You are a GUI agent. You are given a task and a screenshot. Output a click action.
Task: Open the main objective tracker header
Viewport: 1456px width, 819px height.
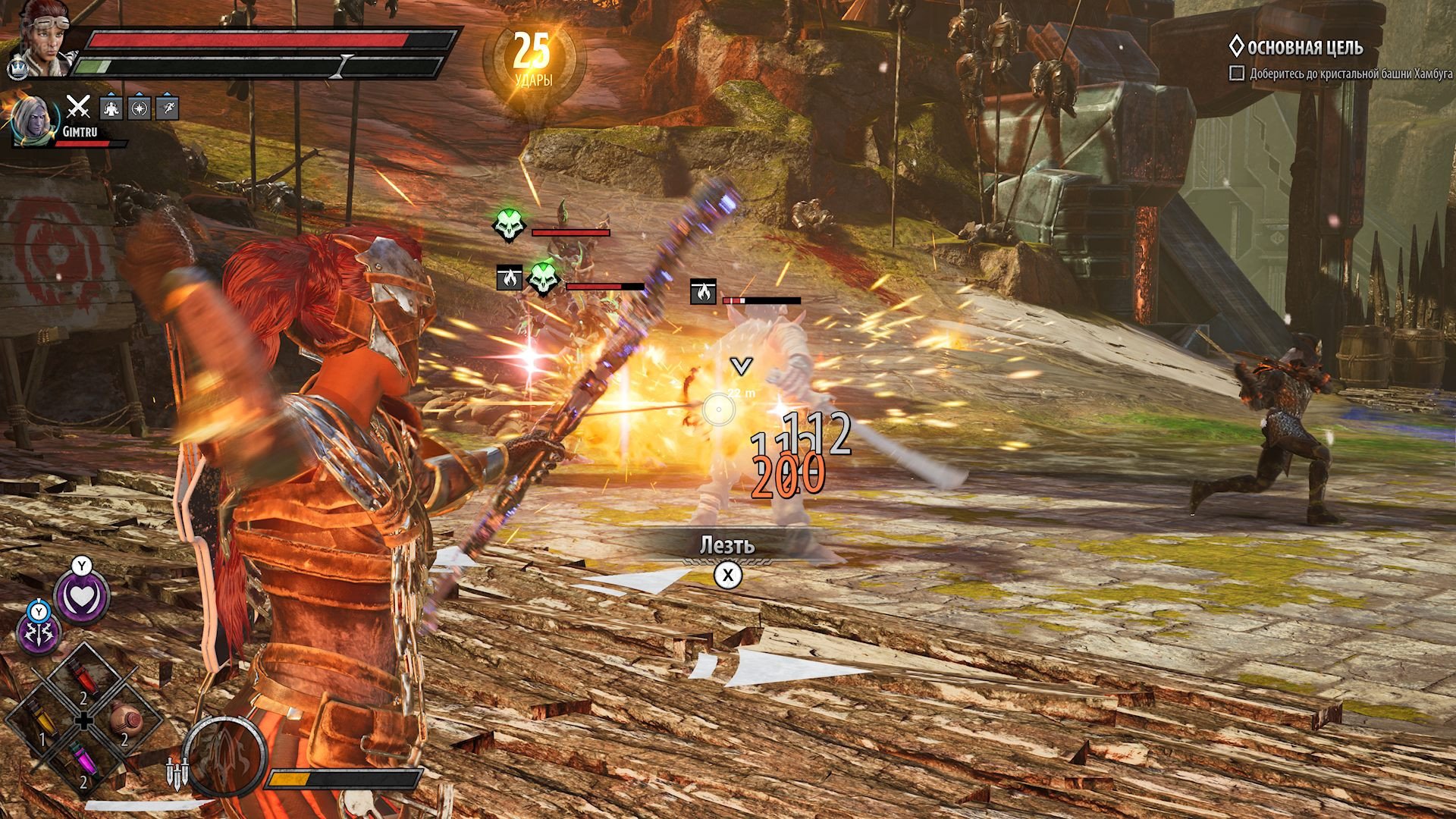coord(1304,48)
